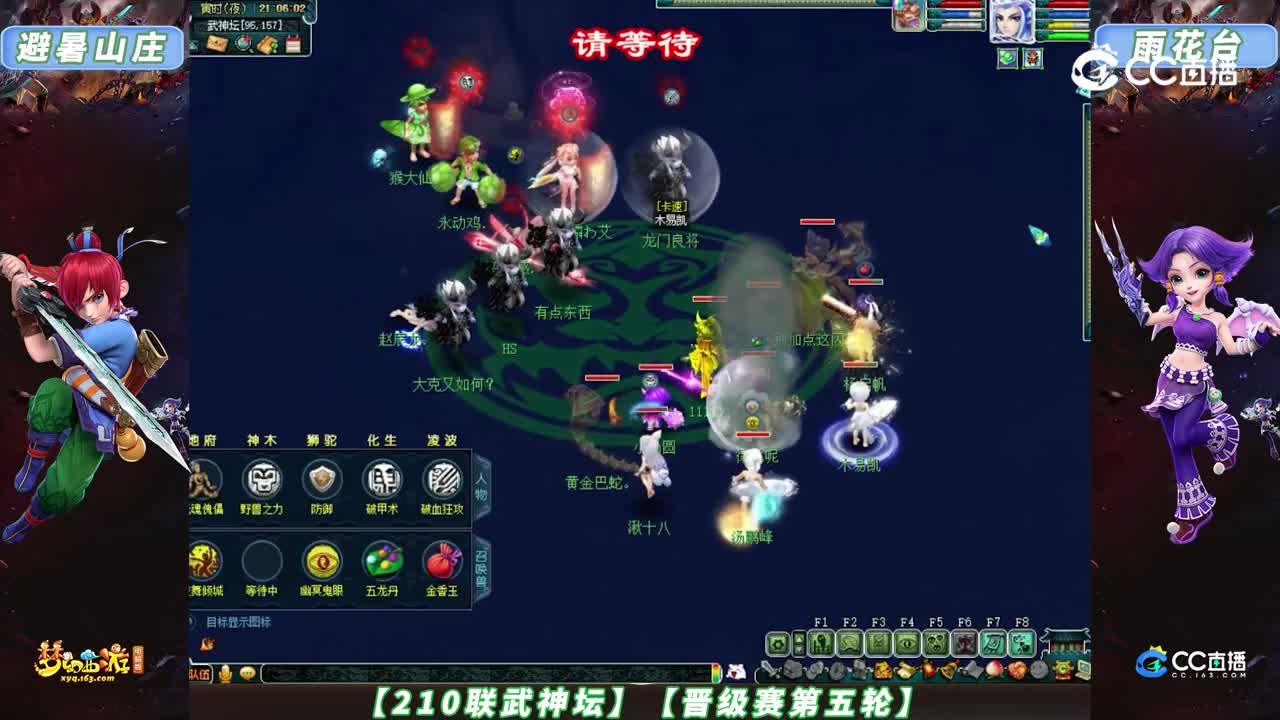Expand the hotbar with the small arrow button
Screen dimensions: 1280x720
[x=799, y=643]
